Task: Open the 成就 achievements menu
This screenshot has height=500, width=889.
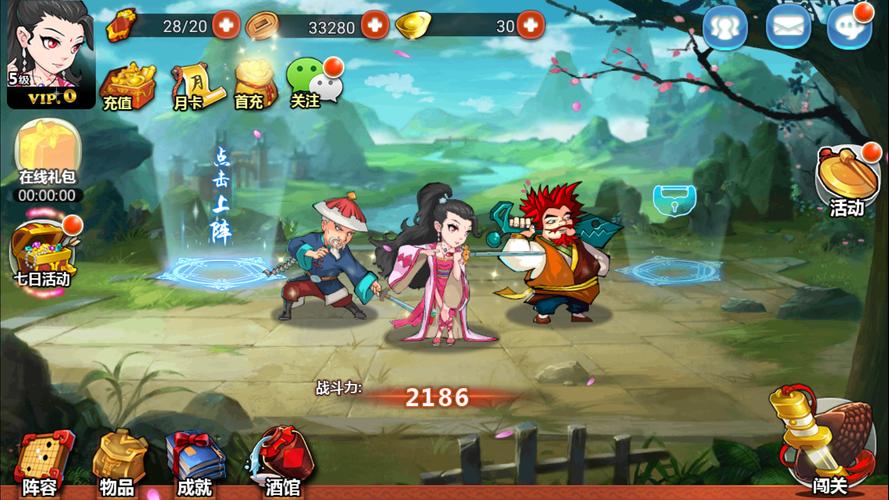Action: 194,463
